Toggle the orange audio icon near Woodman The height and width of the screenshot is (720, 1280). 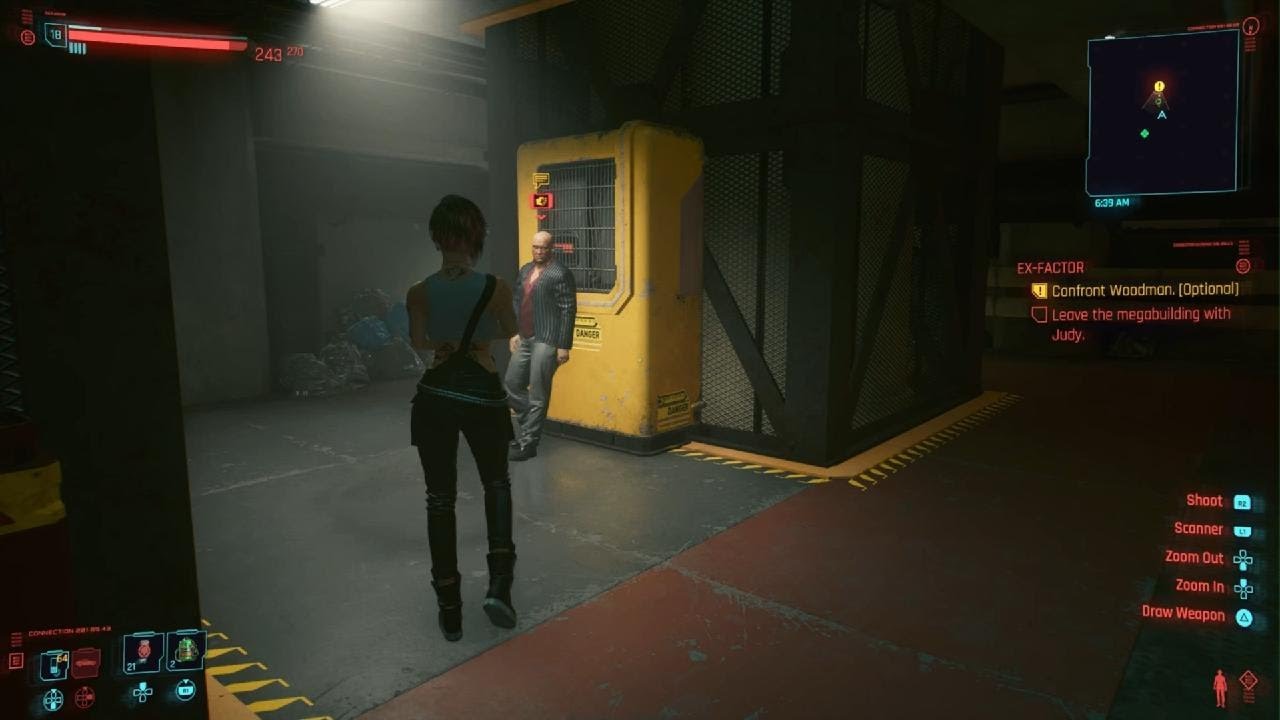[540, 200]
